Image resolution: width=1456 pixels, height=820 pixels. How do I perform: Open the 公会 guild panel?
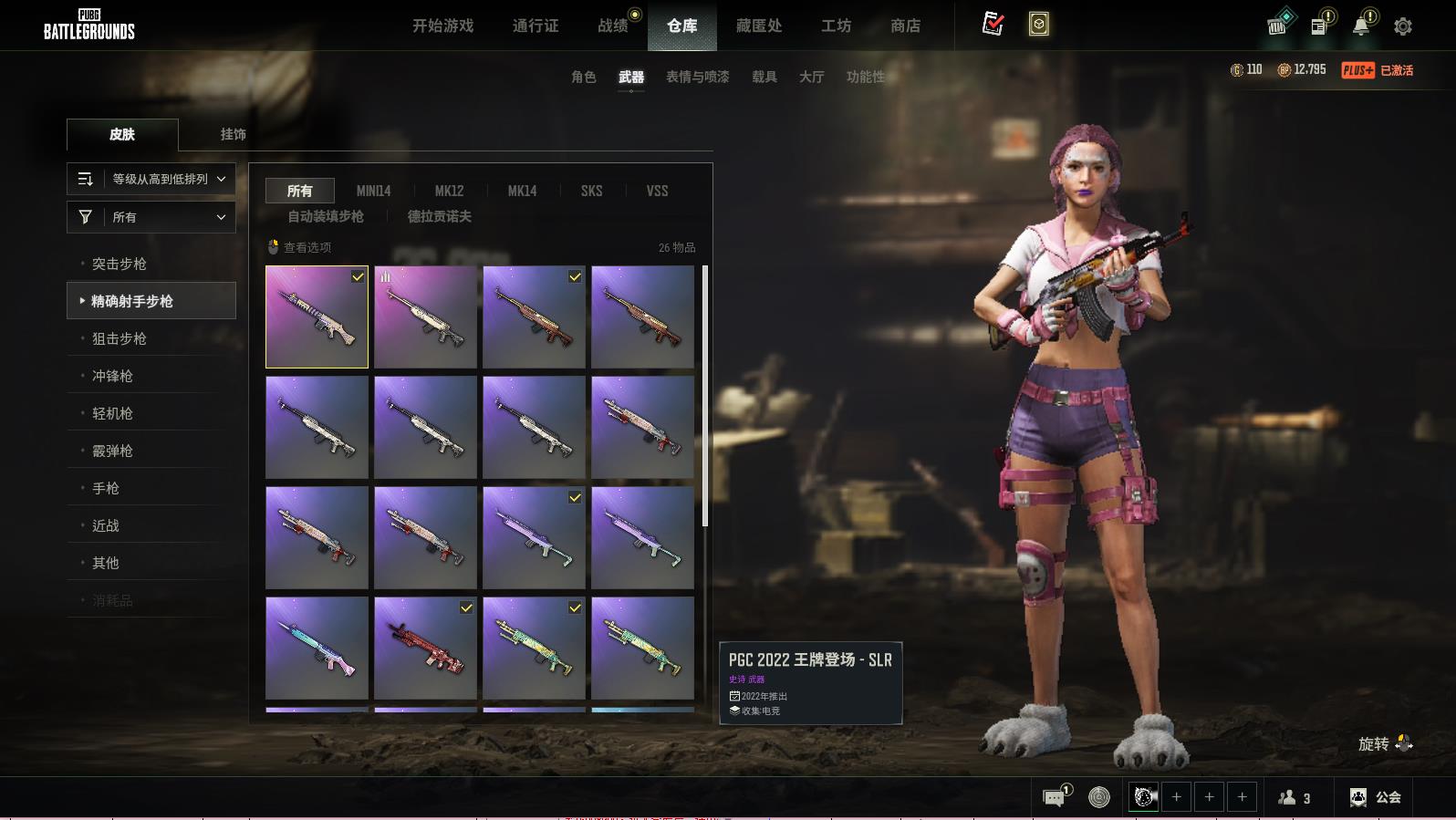coord(1376,797)
